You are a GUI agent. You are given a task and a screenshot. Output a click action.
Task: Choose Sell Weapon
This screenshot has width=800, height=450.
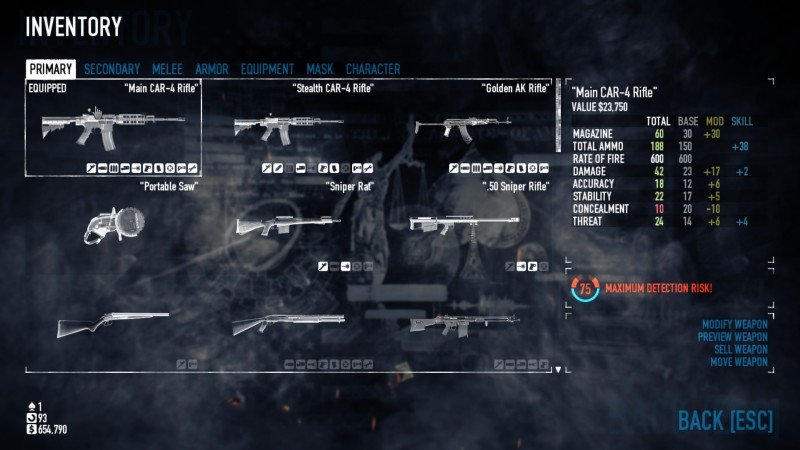(x=740, y=350)
